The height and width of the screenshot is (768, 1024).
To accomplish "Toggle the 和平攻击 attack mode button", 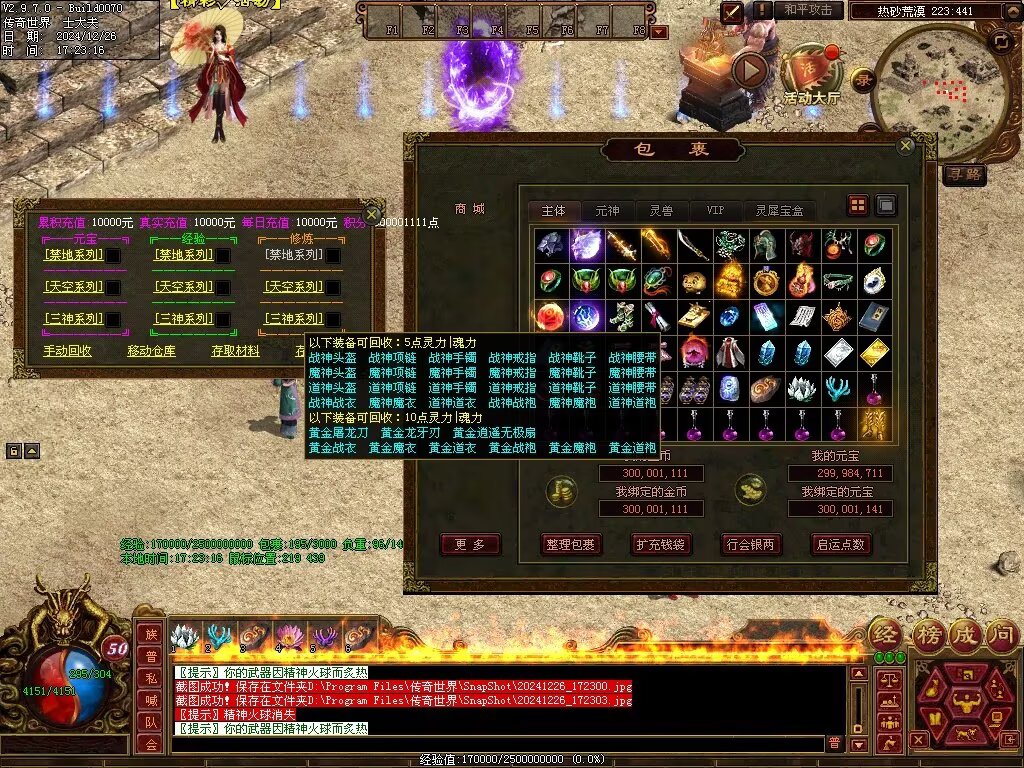I will pyautogui.click(x=808, y=10).
